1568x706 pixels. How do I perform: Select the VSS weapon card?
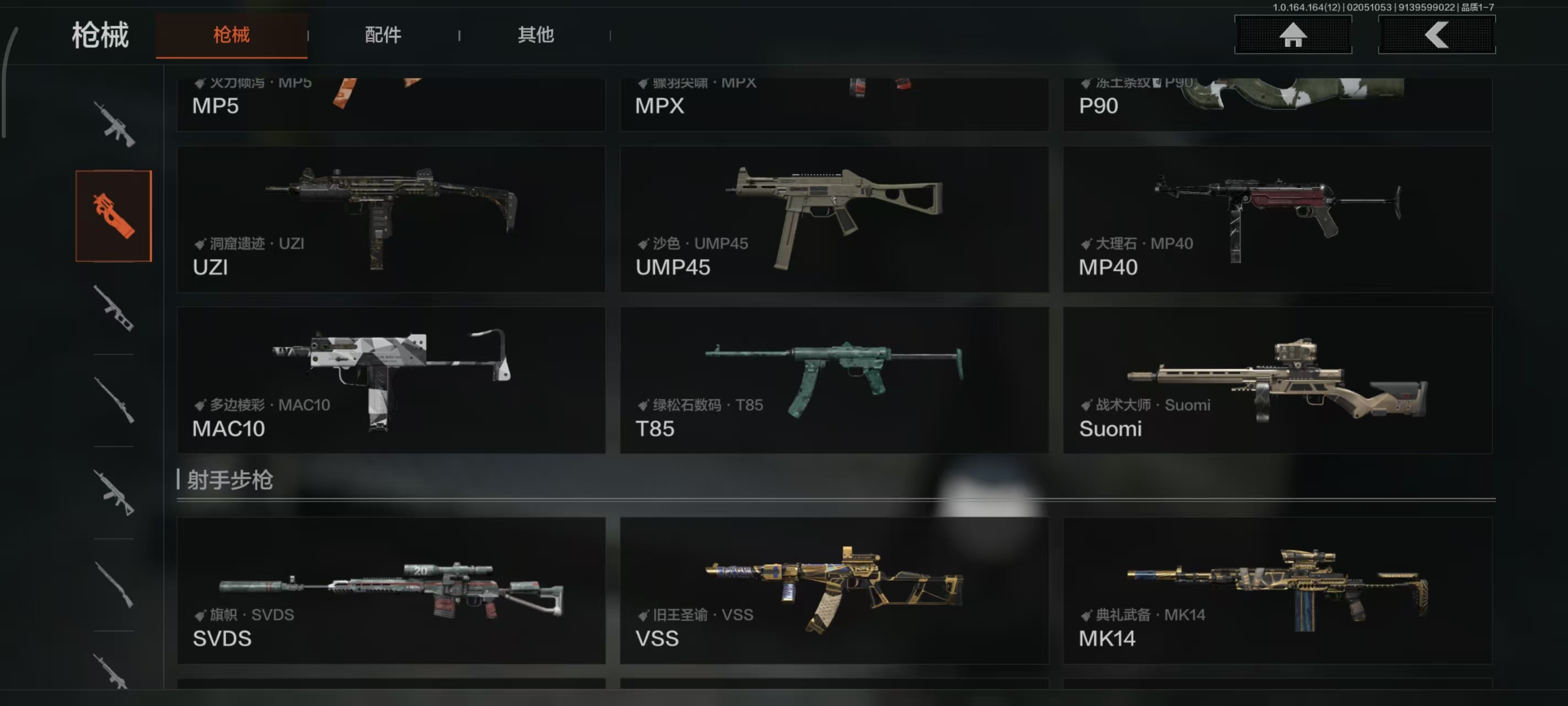[x=834, y=590]
